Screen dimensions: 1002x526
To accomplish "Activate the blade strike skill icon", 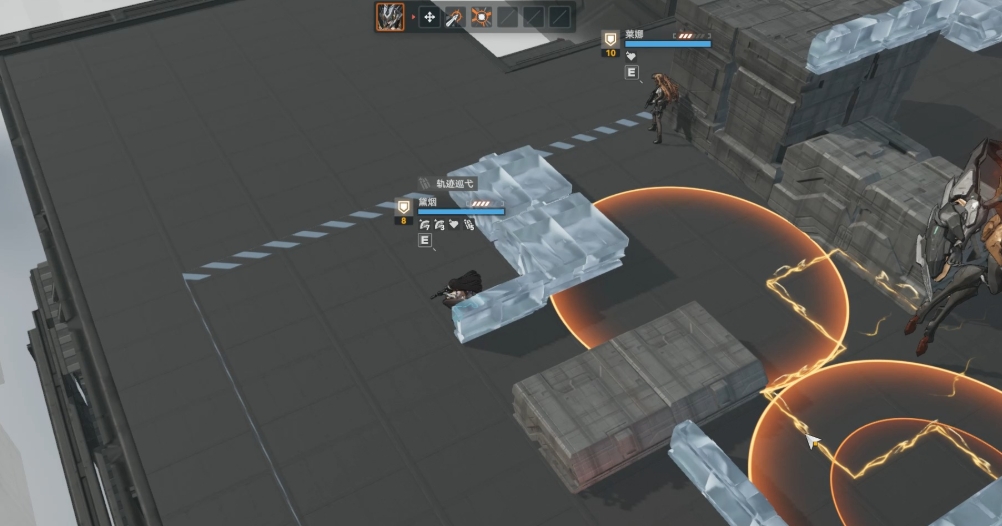I will [x=455, y=17].
